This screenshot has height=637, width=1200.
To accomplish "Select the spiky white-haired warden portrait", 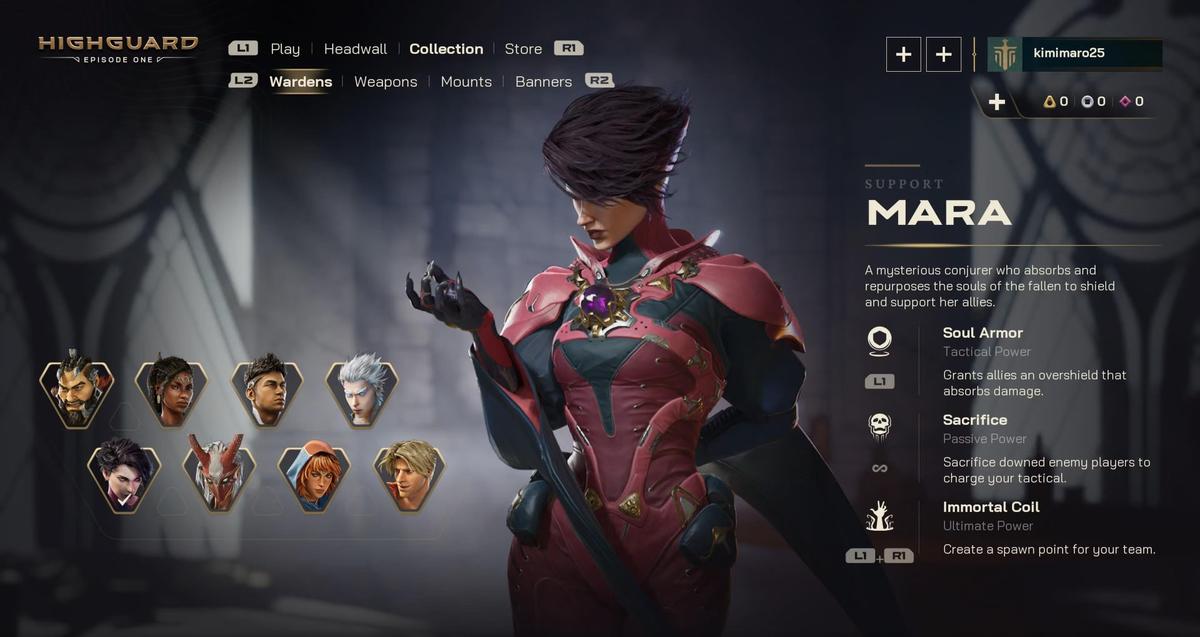I will click(x=361, y=392).
